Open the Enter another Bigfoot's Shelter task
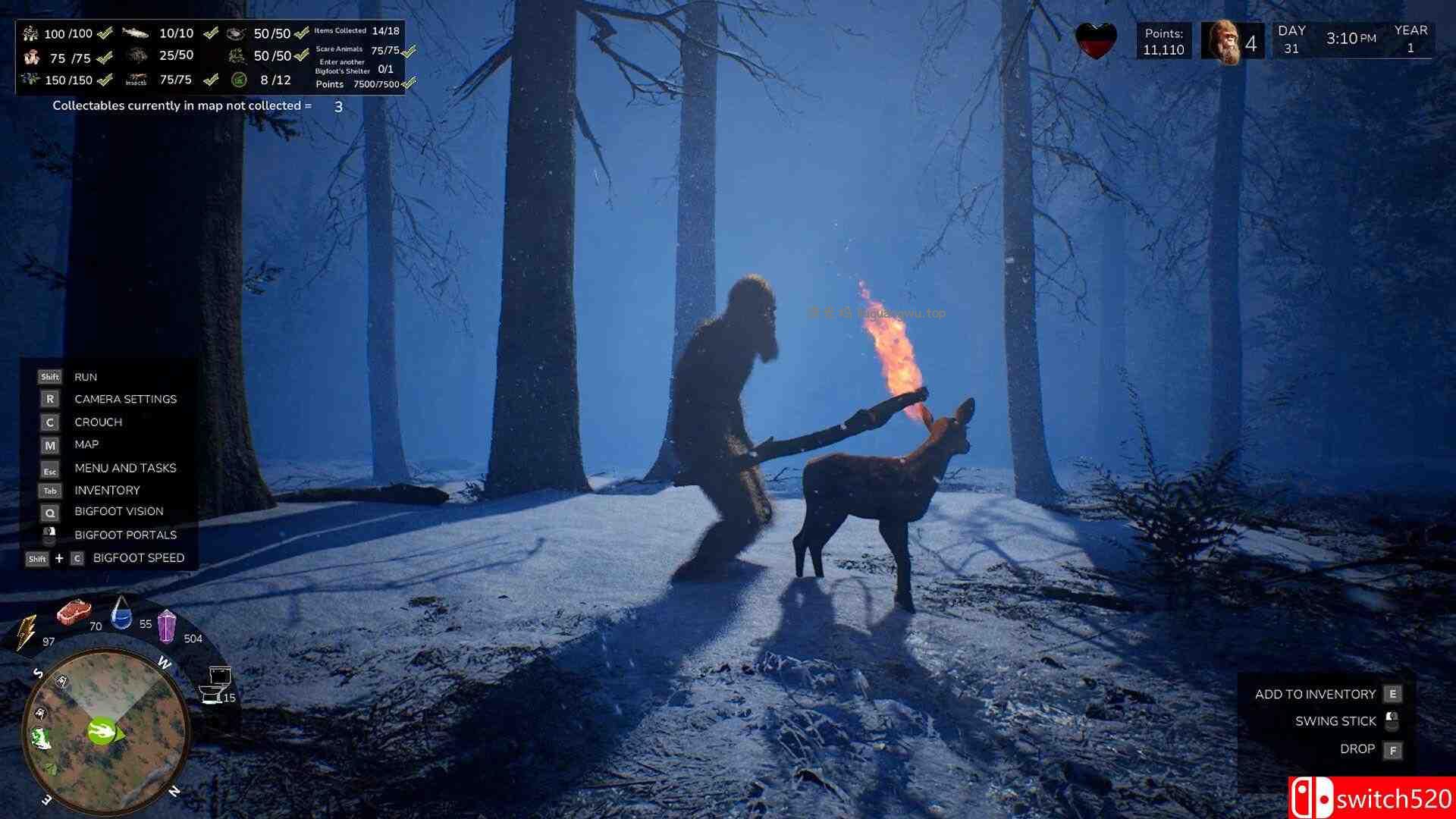Viewport: 1456px width, 819px height. tap(343, 67)
